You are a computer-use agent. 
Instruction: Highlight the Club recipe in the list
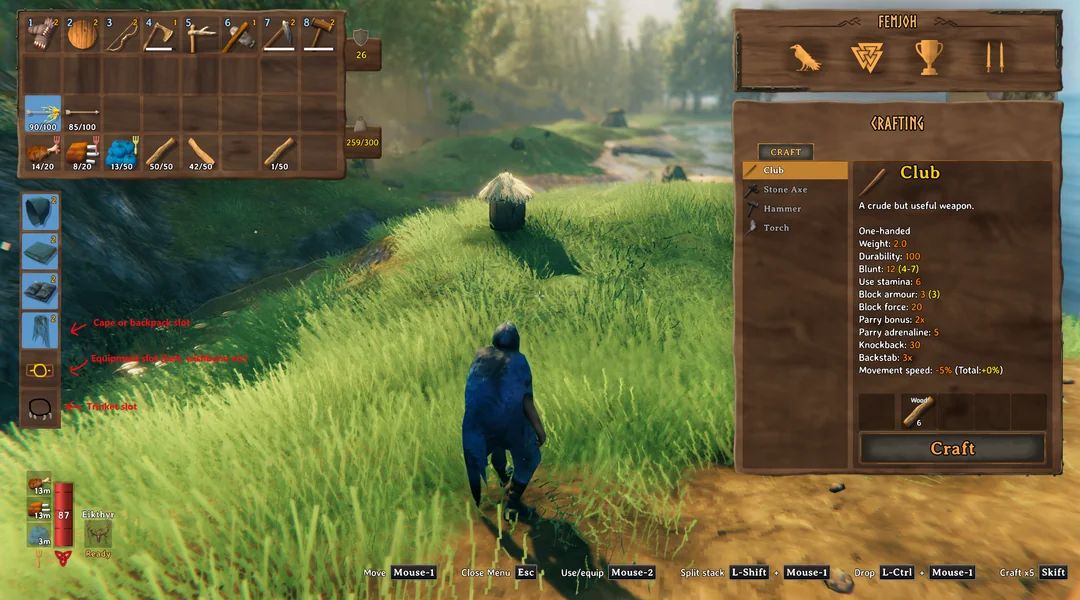click(x=774, y=170)
